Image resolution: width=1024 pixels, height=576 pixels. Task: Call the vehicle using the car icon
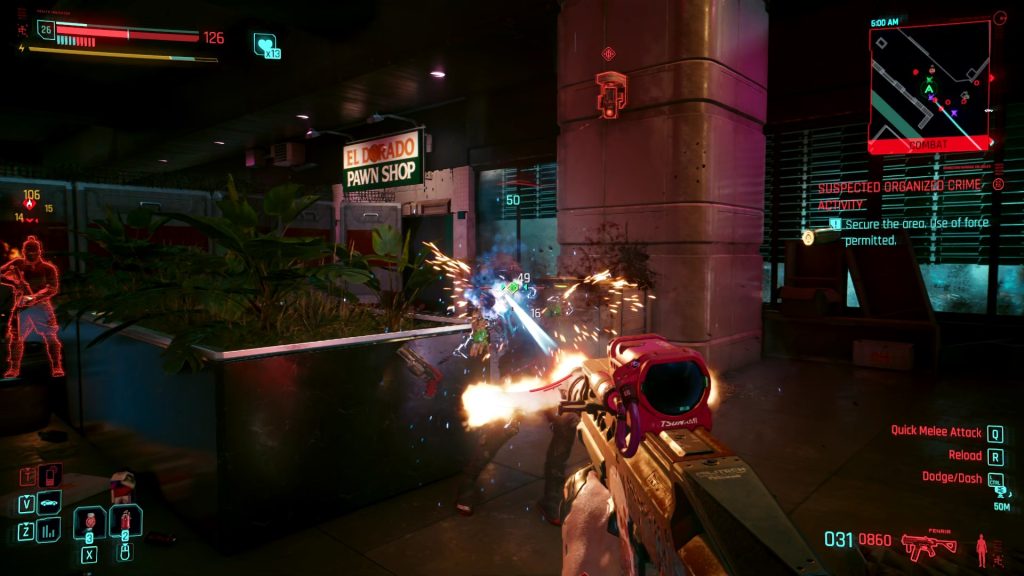49,502
